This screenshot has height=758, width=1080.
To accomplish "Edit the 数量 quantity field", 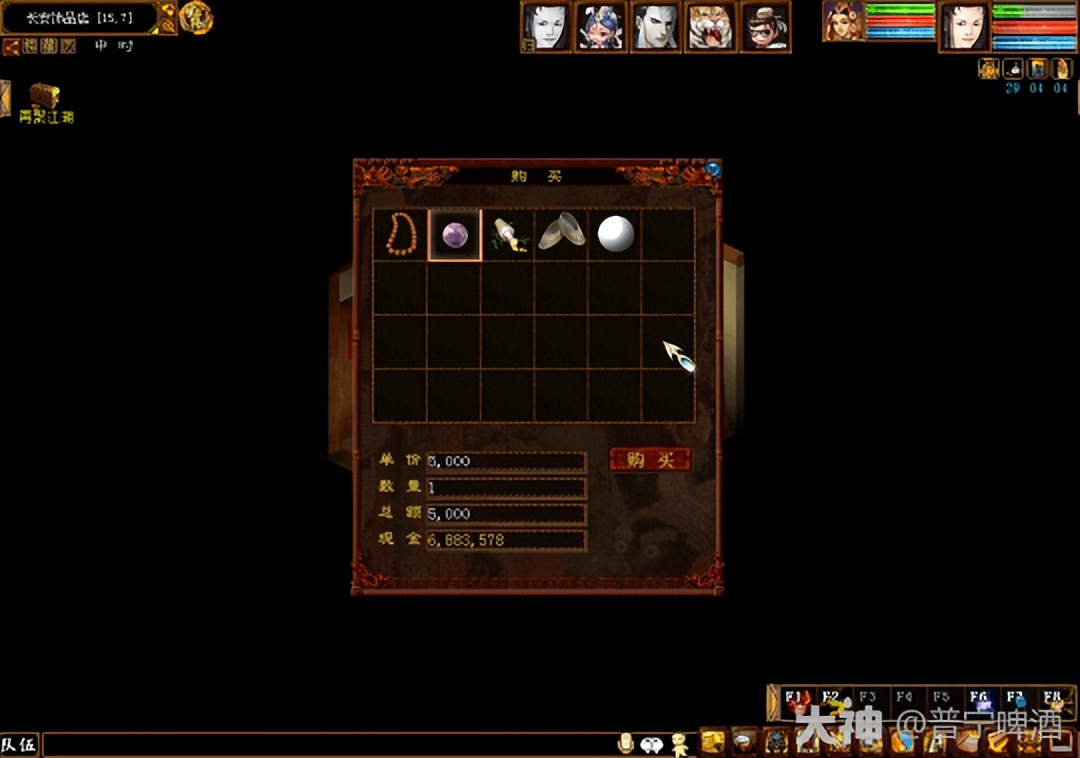I will click(506, 488).
